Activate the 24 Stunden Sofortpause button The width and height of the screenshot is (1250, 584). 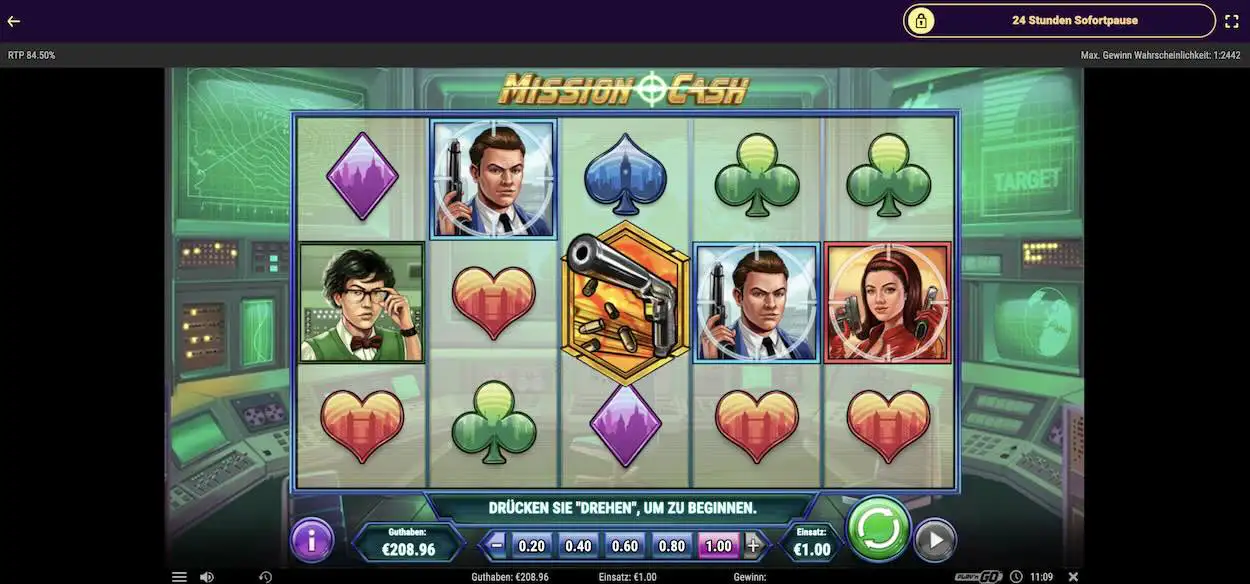pos(1059,20)
